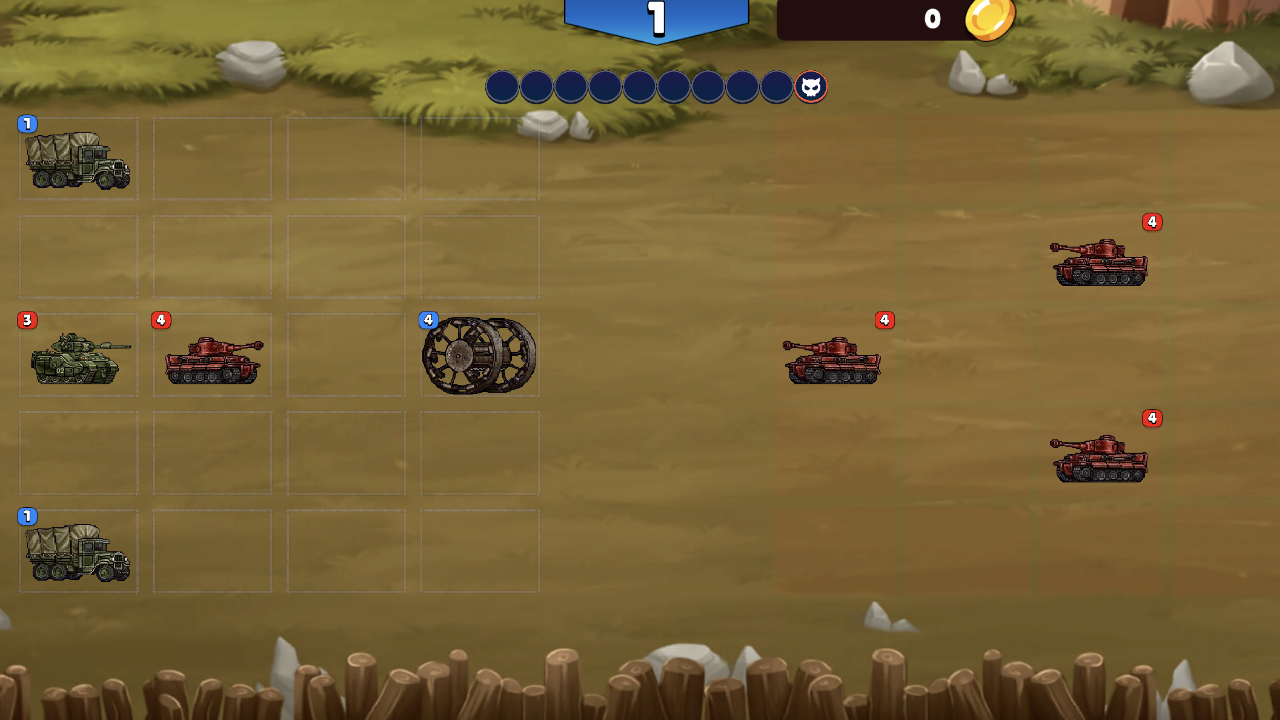
Task: Select the level 4 wheel unit
Action: click(479, 355)
